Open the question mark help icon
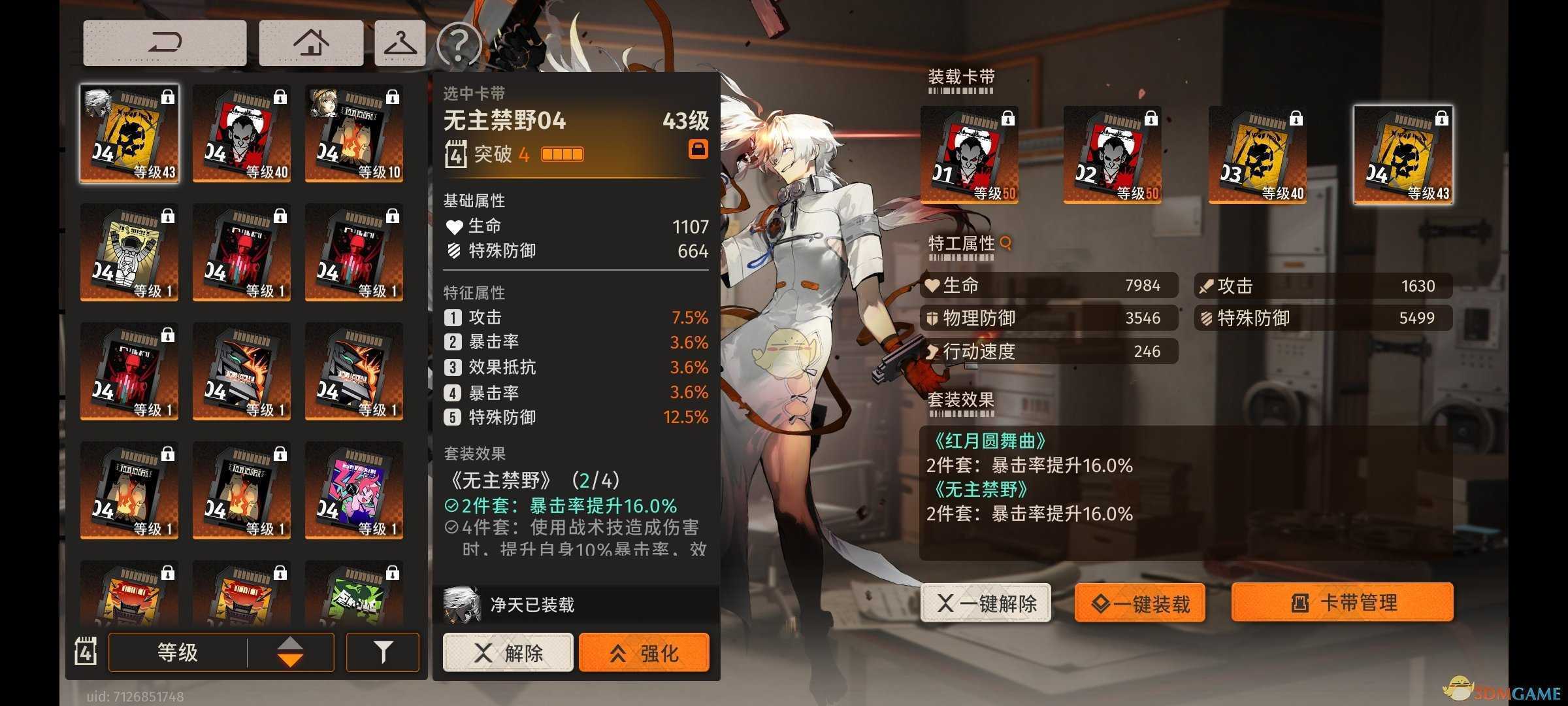 460,43
